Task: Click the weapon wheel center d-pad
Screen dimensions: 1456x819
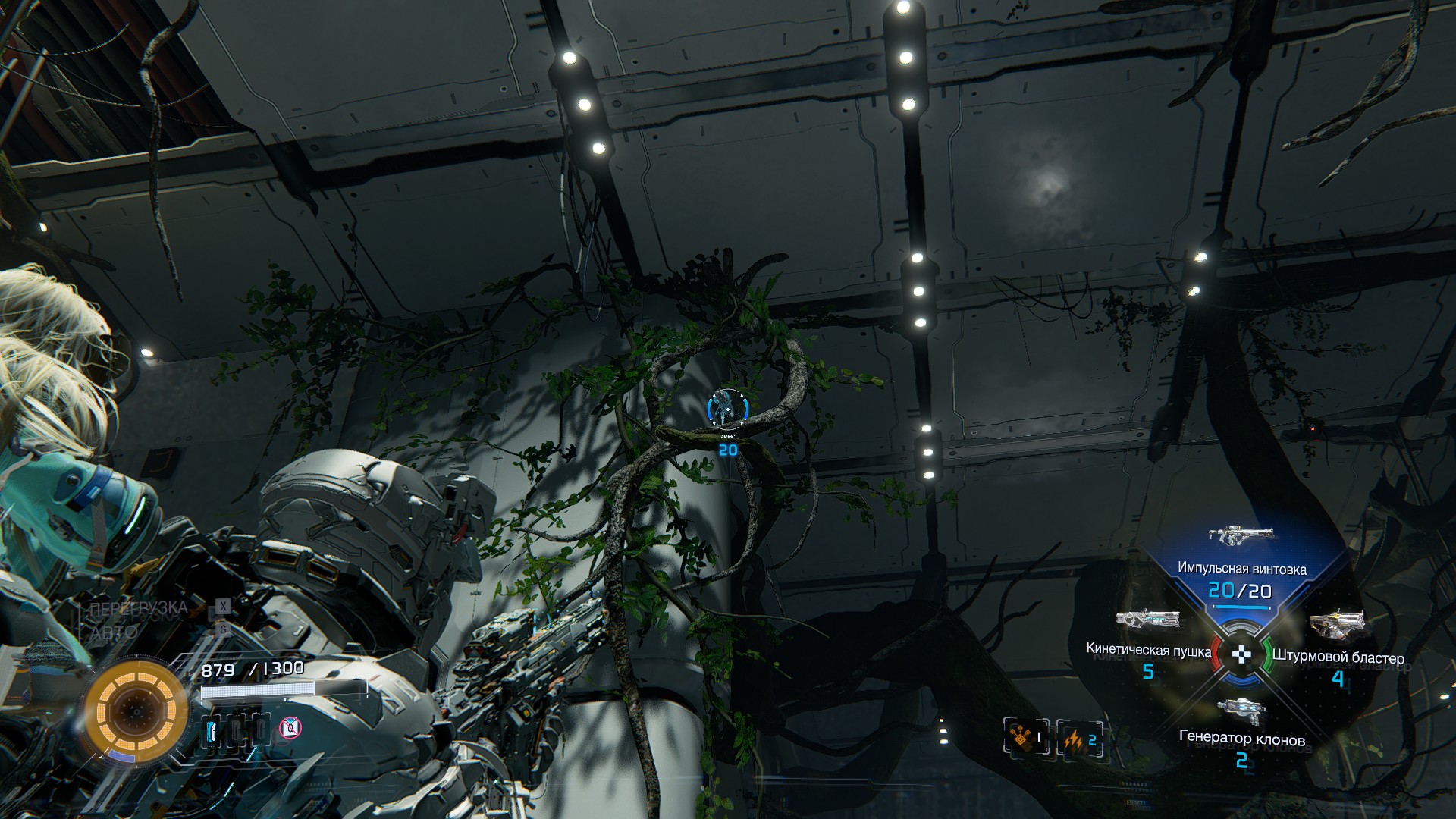Action: pos(1241,654)
